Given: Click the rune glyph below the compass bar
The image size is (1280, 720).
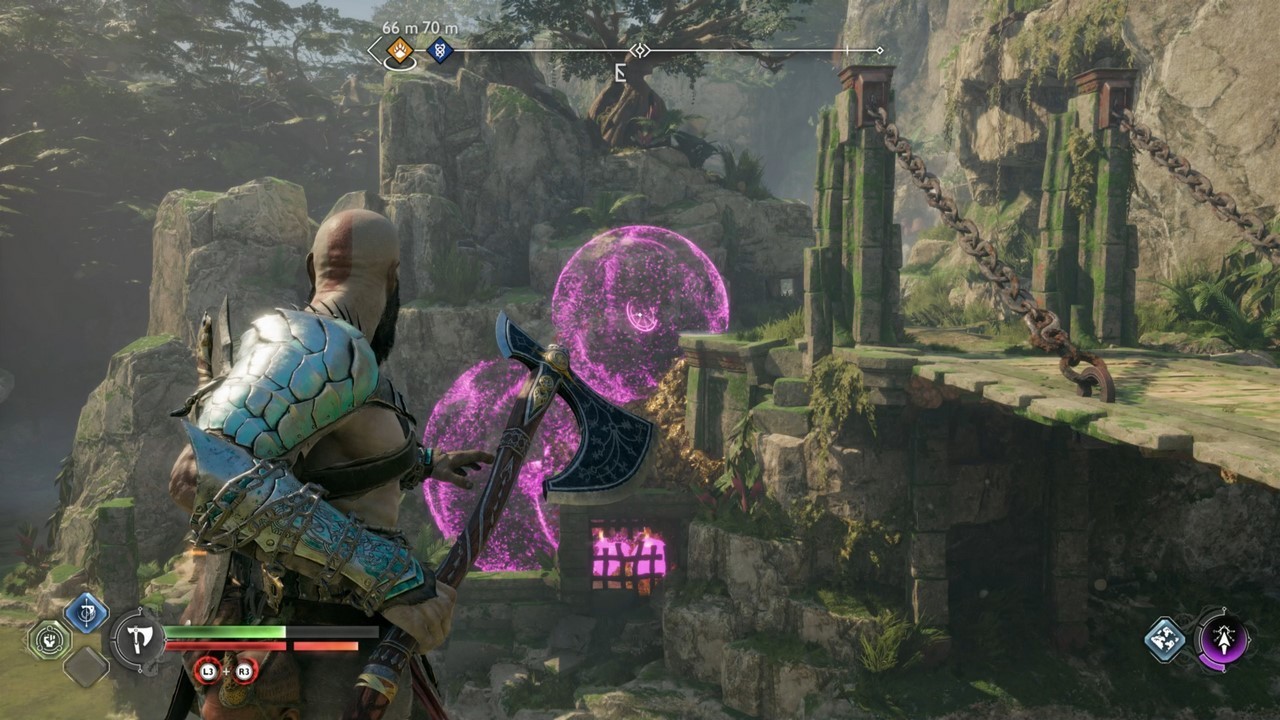Looking at the screenshot, I should click(619, 72).
